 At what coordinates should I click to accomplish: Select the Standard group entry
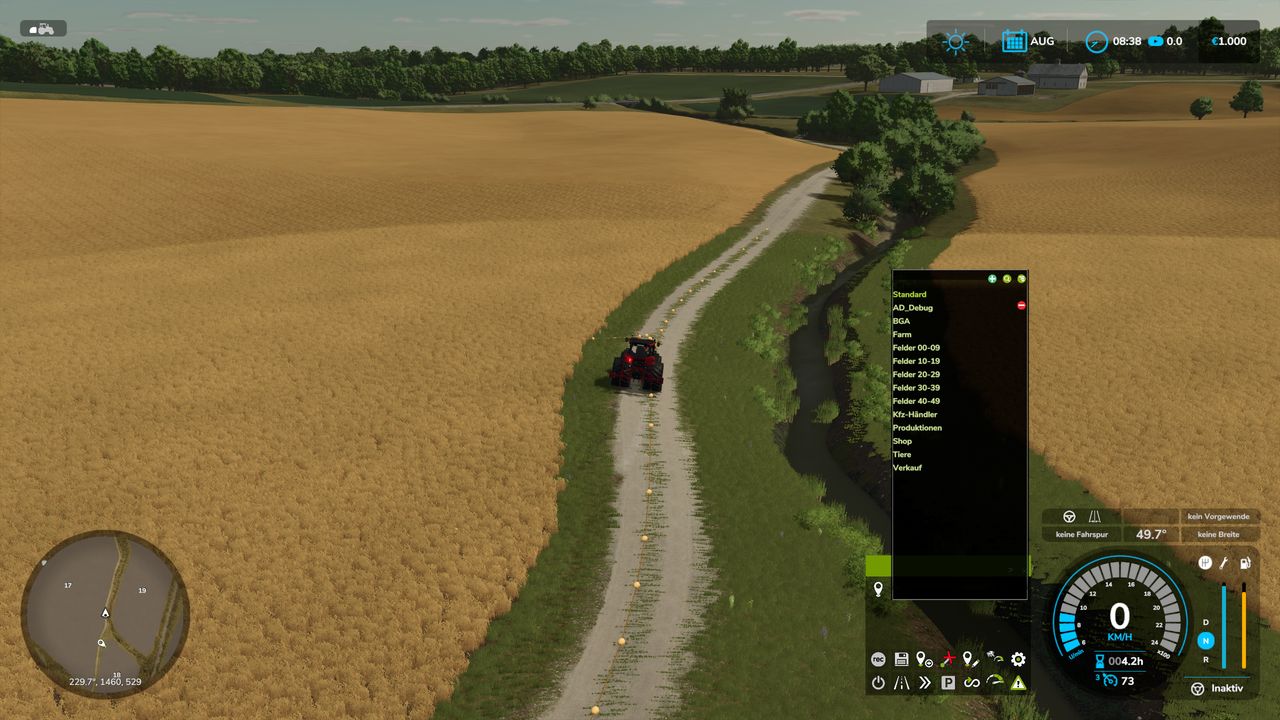point(908,293)
